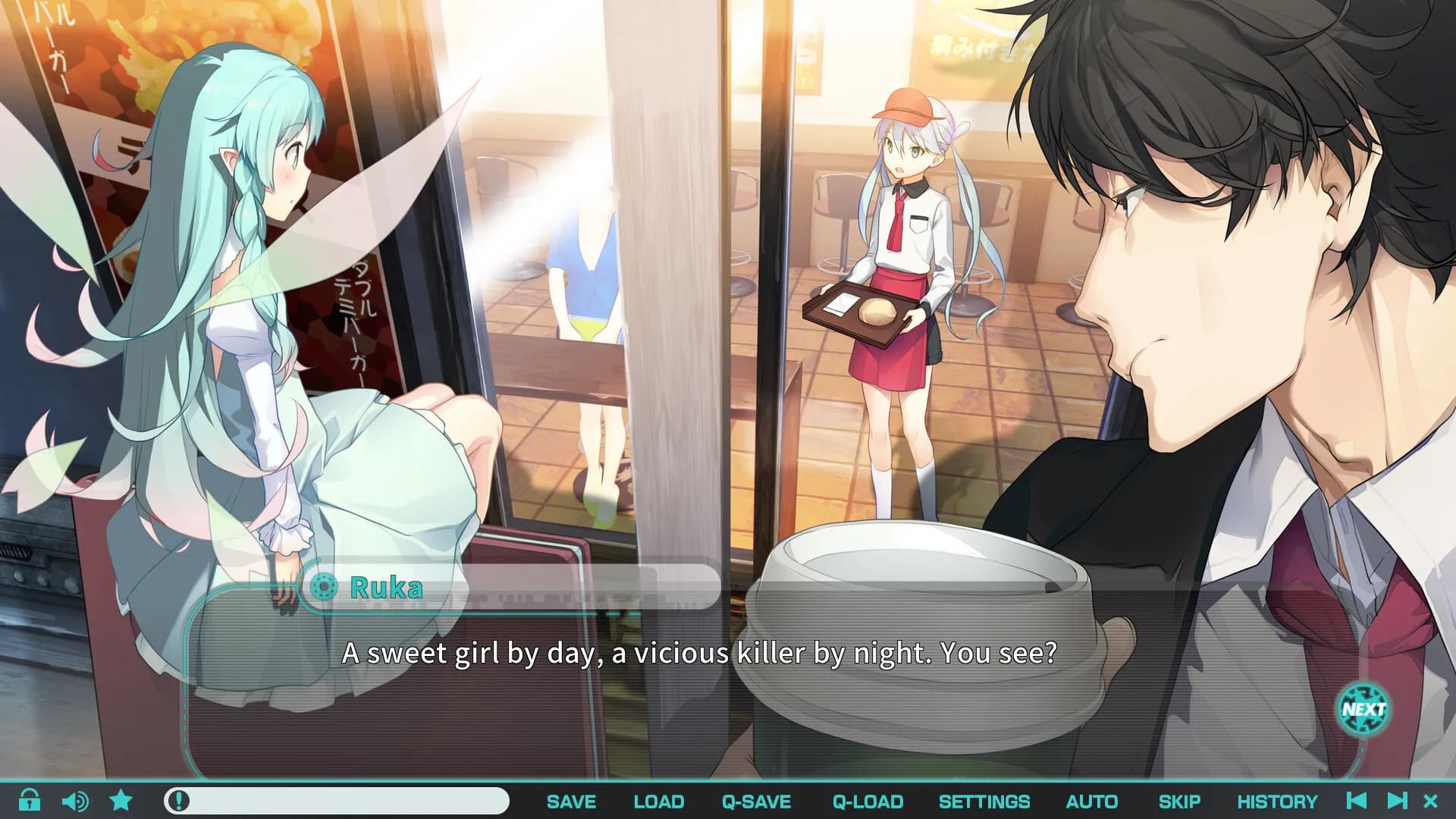Advance dialogue with the NEXT button
The height and width of the screenshot is (819, 1456).
tap(1363, 710)
